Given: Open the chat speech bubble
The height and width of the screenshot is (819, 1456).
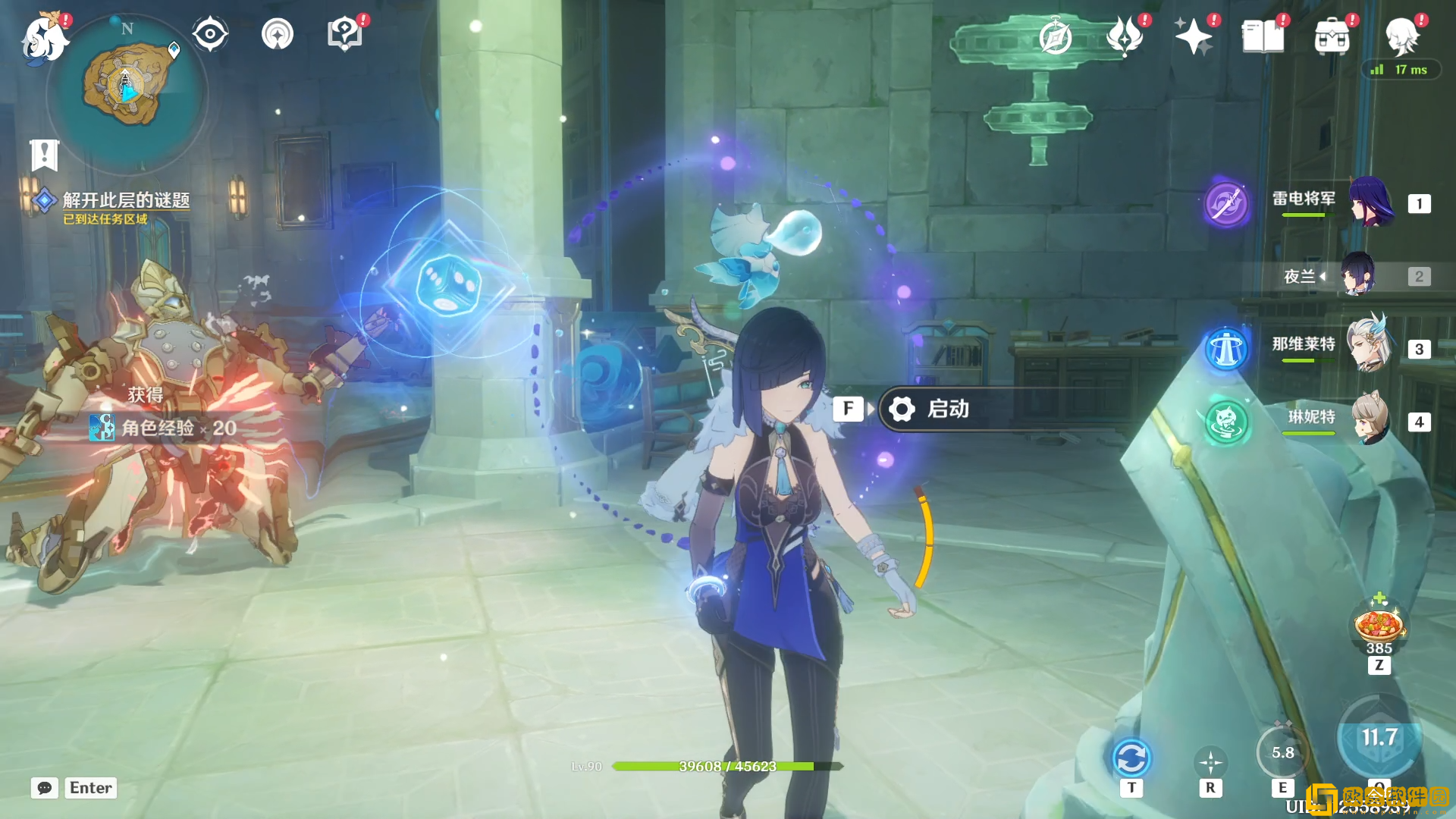Looking at the screenshot, I should [45, 788].
